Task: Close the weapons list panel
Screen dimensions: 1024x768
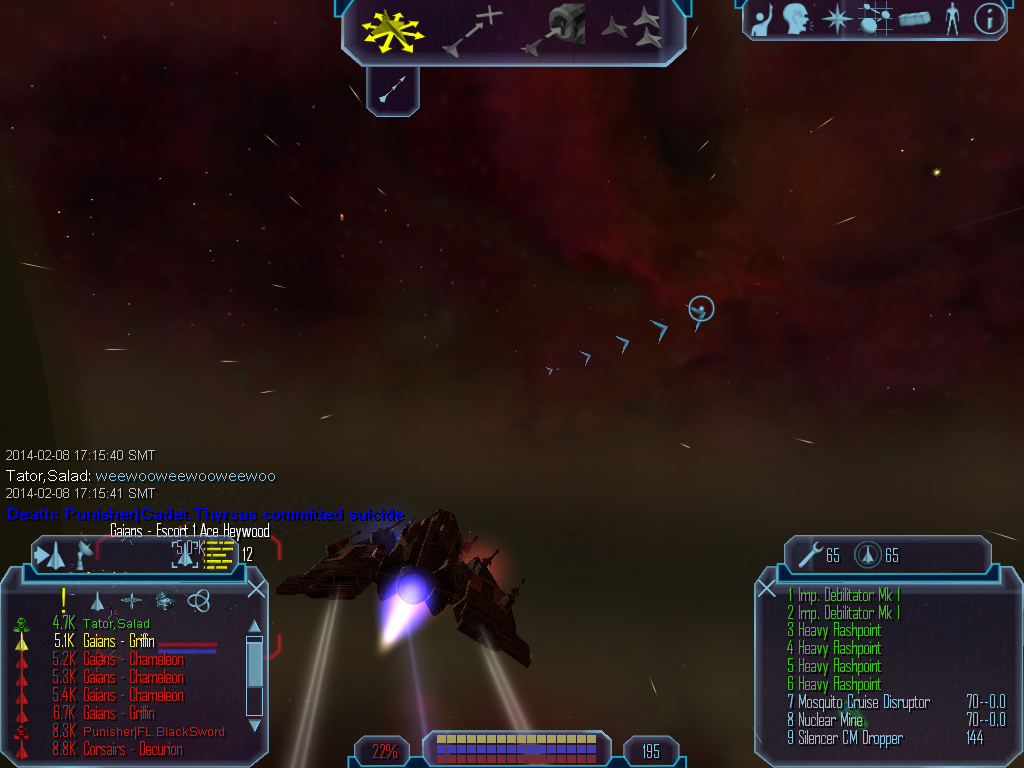Action: pyautogui.click(x=767, y=589)
